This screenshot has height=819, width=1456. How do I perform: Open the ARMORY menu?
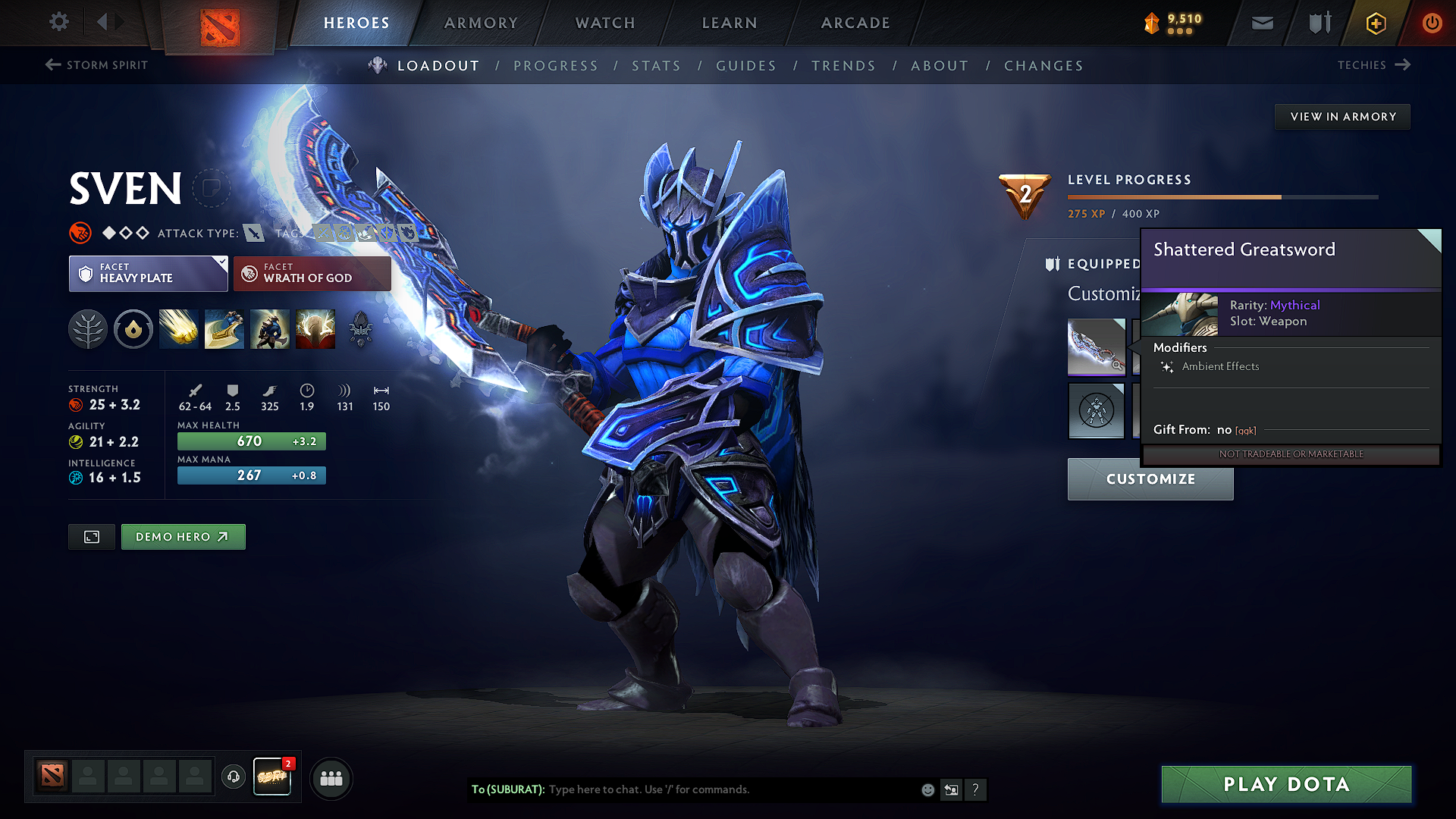(x=481, y=23)
